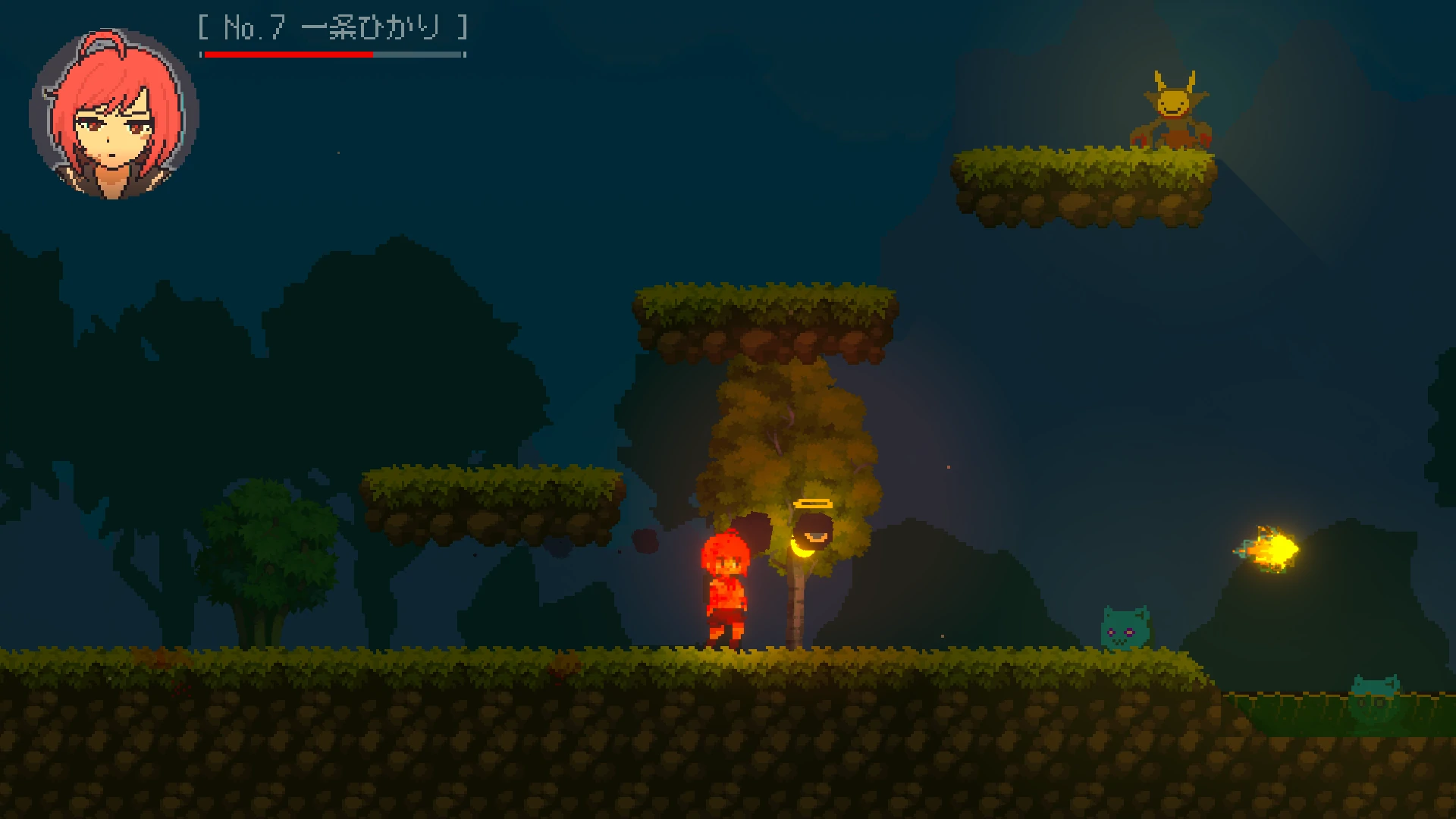The height and width of the screenshot is (819, 1456).
Task: Select the No.7 character name label
Action: 332,28
